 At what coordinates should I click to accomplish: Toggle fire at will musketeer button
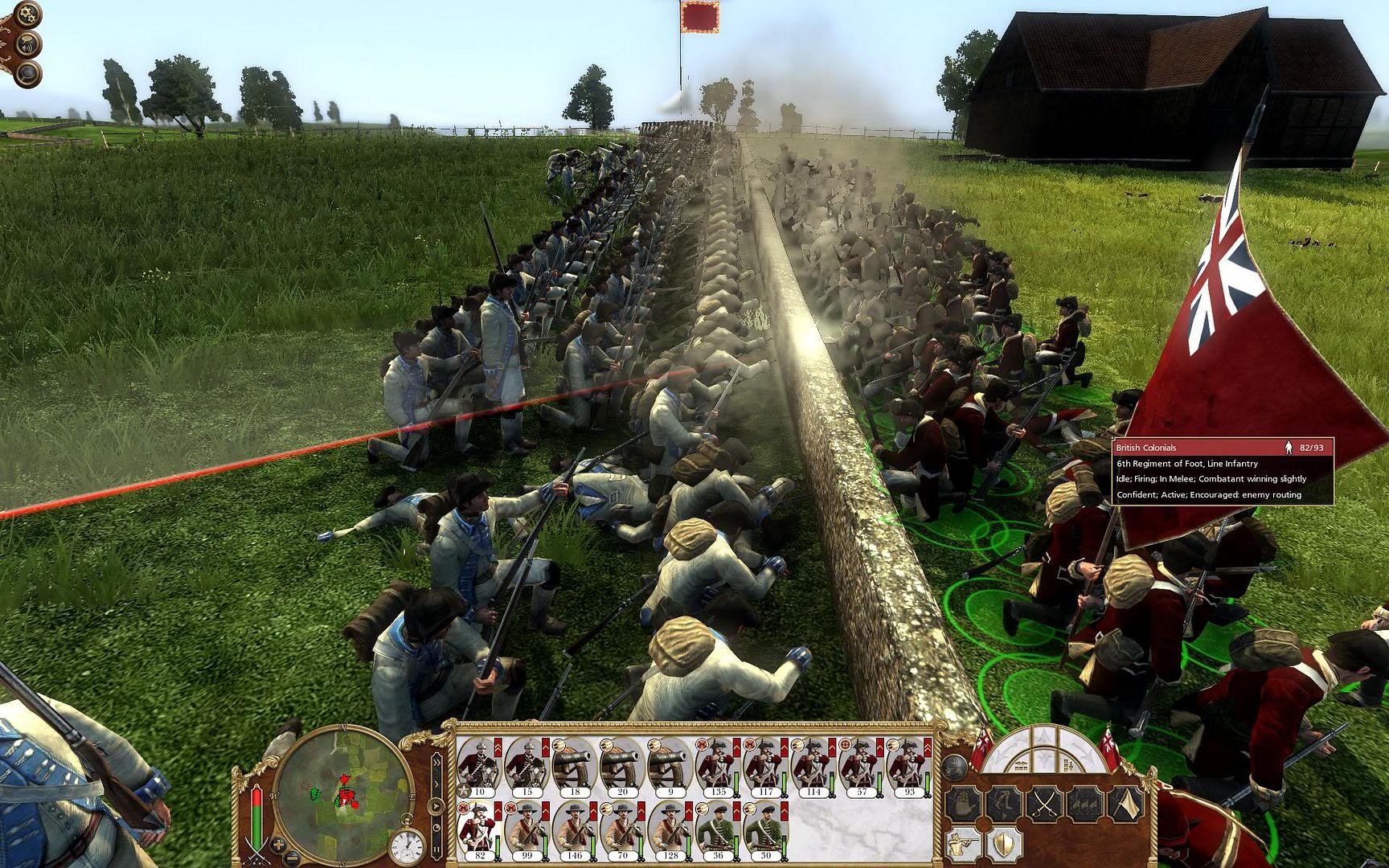[963, 844]
